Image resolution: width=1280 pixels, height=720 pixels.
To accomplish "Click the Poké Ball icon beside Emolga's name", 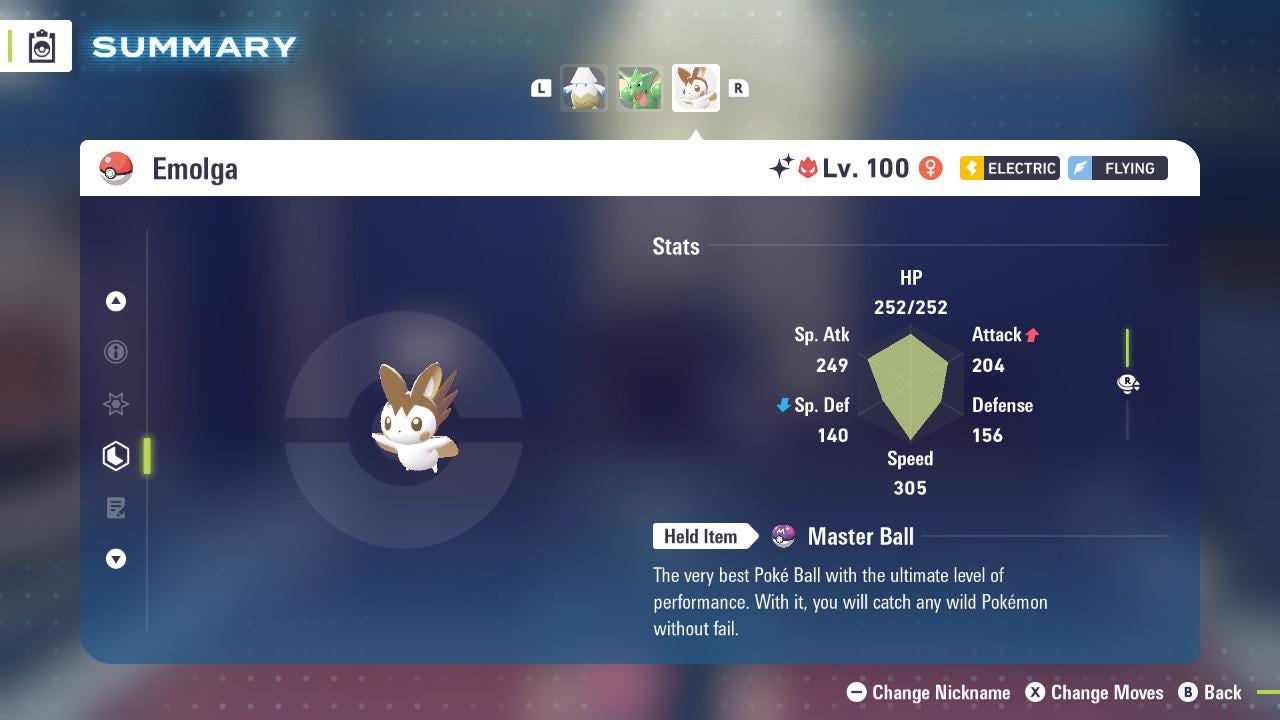I will coord(117,167).
